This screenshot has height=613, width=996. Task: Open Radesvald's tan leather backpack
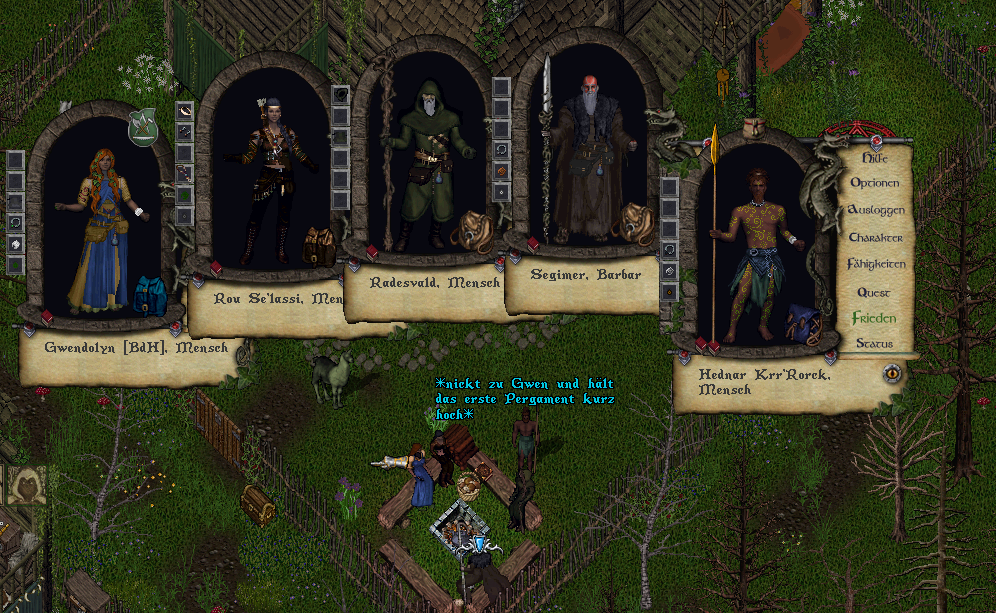(471, 230)
